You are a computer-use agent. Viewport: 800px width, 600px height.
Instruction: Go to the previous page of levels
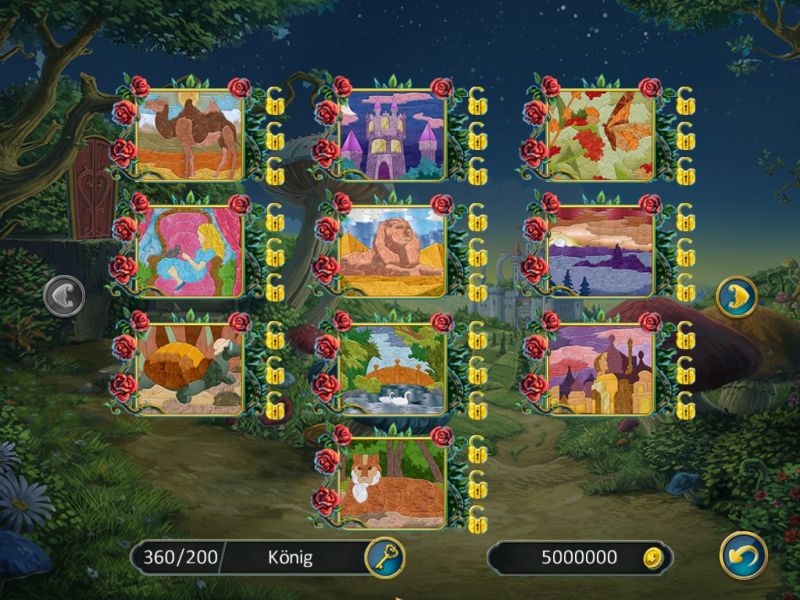tap(65, 297)
